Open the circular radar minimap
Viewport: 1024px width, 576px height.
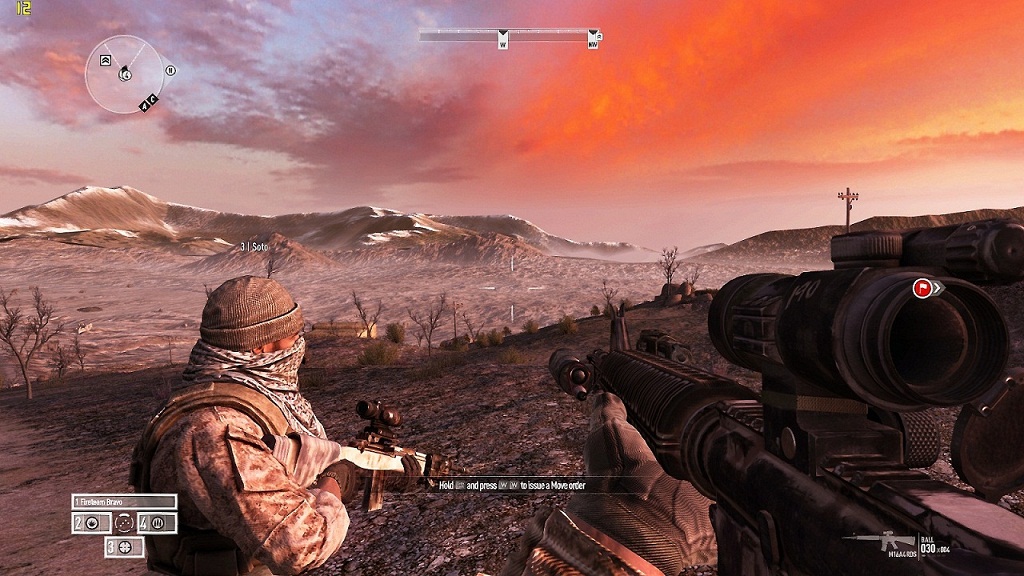pos(124,73)
